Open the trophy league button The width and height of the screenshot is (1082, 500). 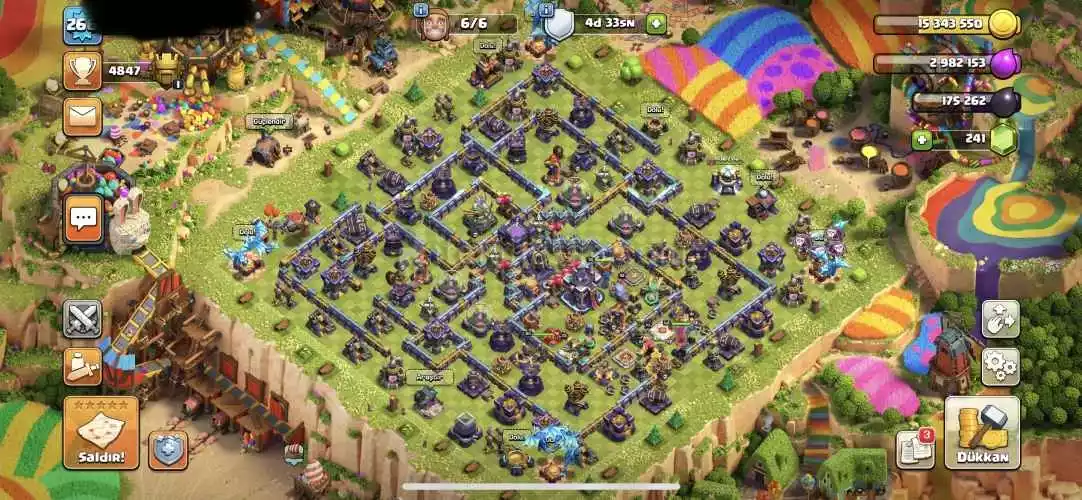pos(83,70)
